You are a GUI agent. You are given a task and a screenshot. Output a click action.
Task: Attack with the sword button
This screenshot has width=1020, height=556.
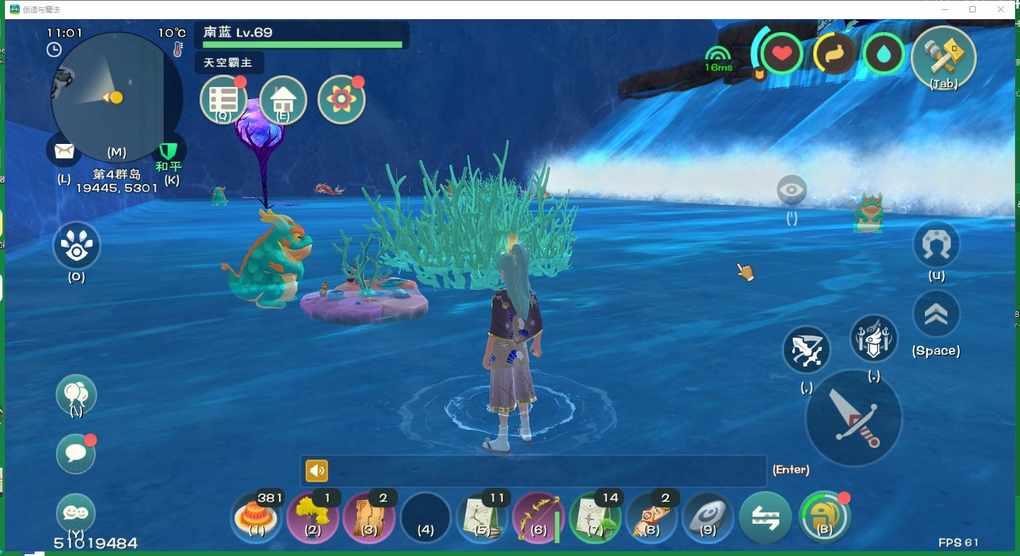coord(853,418)
